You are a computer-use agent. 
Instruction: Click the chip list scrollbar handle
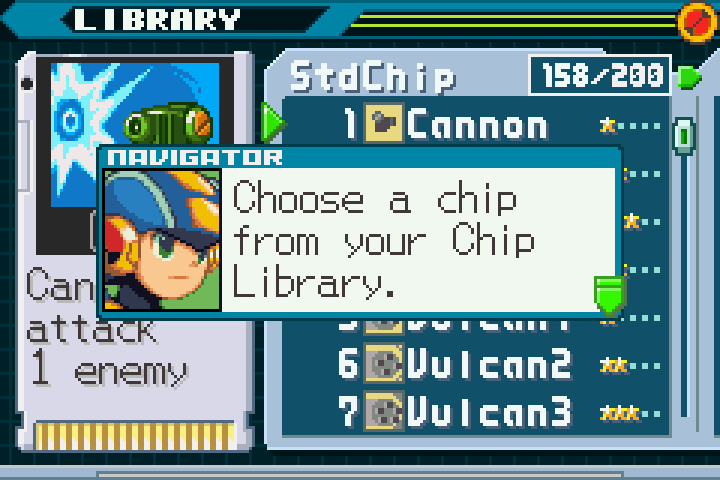[x=683, y=134]
